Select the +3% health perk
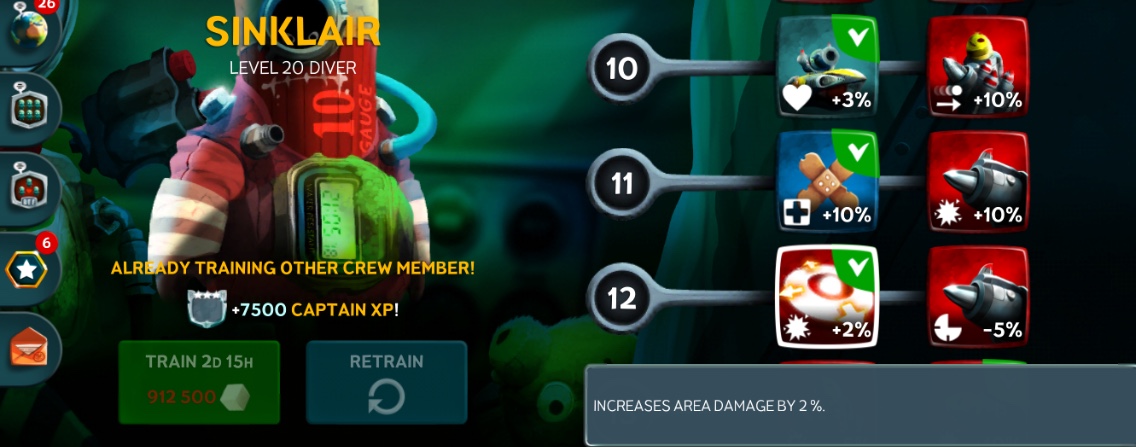Viewport: 1136px width, 447px height. pos(827,65)
